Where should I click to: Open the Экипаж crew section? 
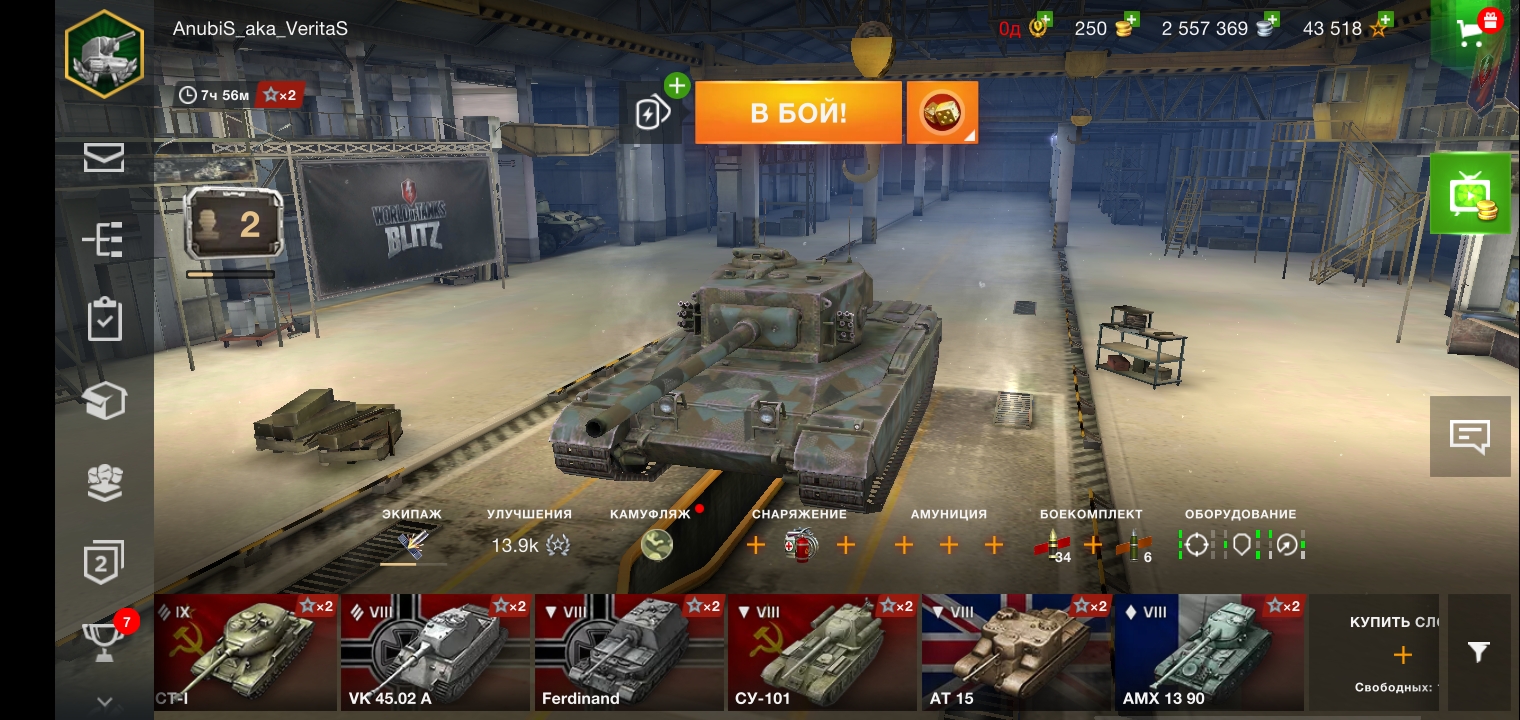(412, 544)
